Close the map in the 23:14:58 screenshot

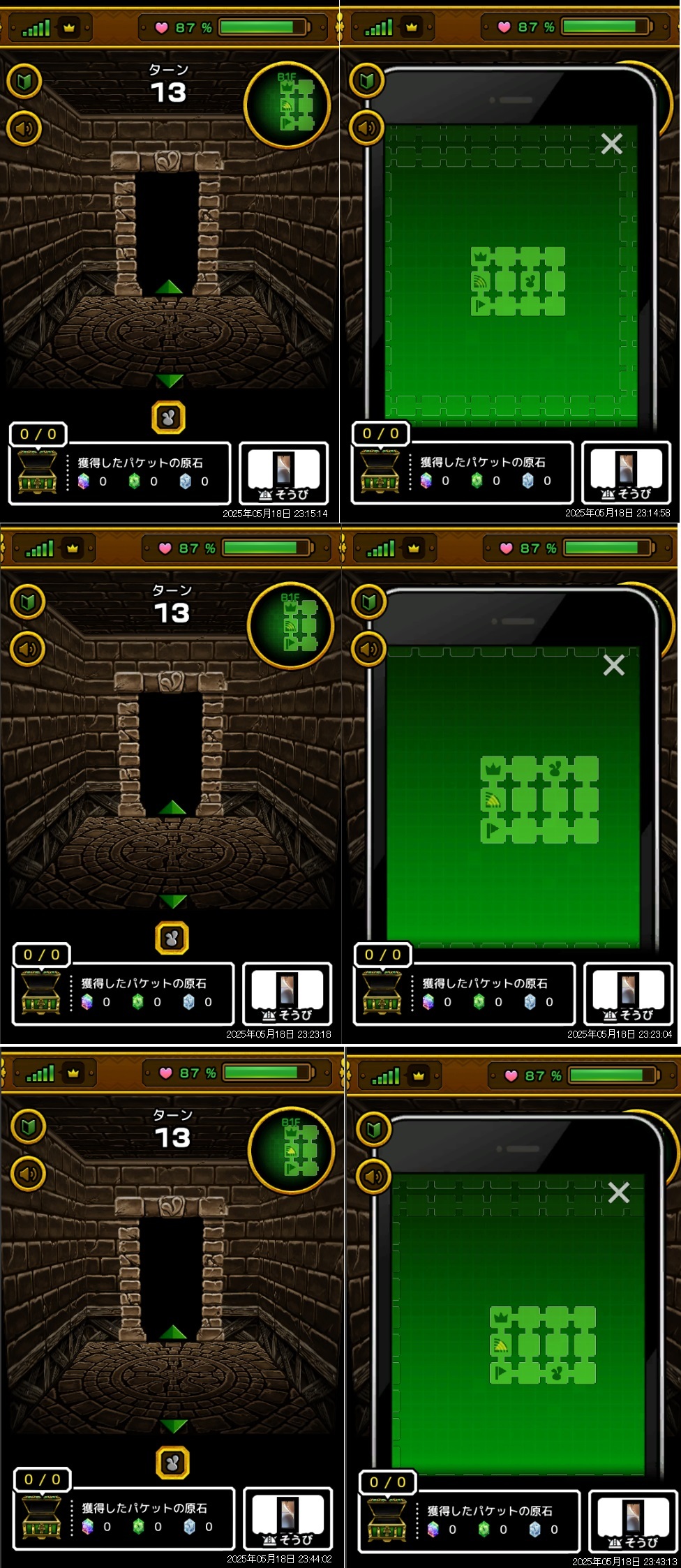point(611,144)
